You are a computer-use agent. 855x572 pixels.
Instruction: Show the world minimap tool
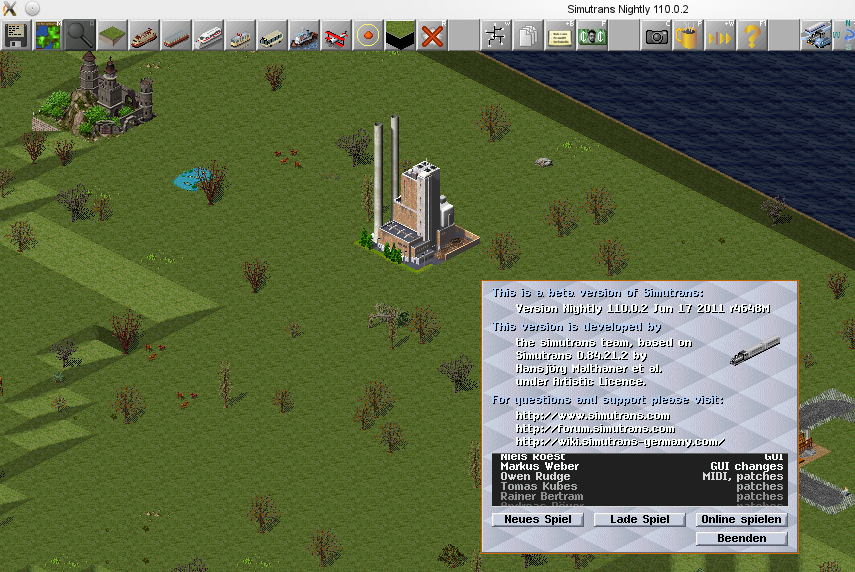point(47,36)
